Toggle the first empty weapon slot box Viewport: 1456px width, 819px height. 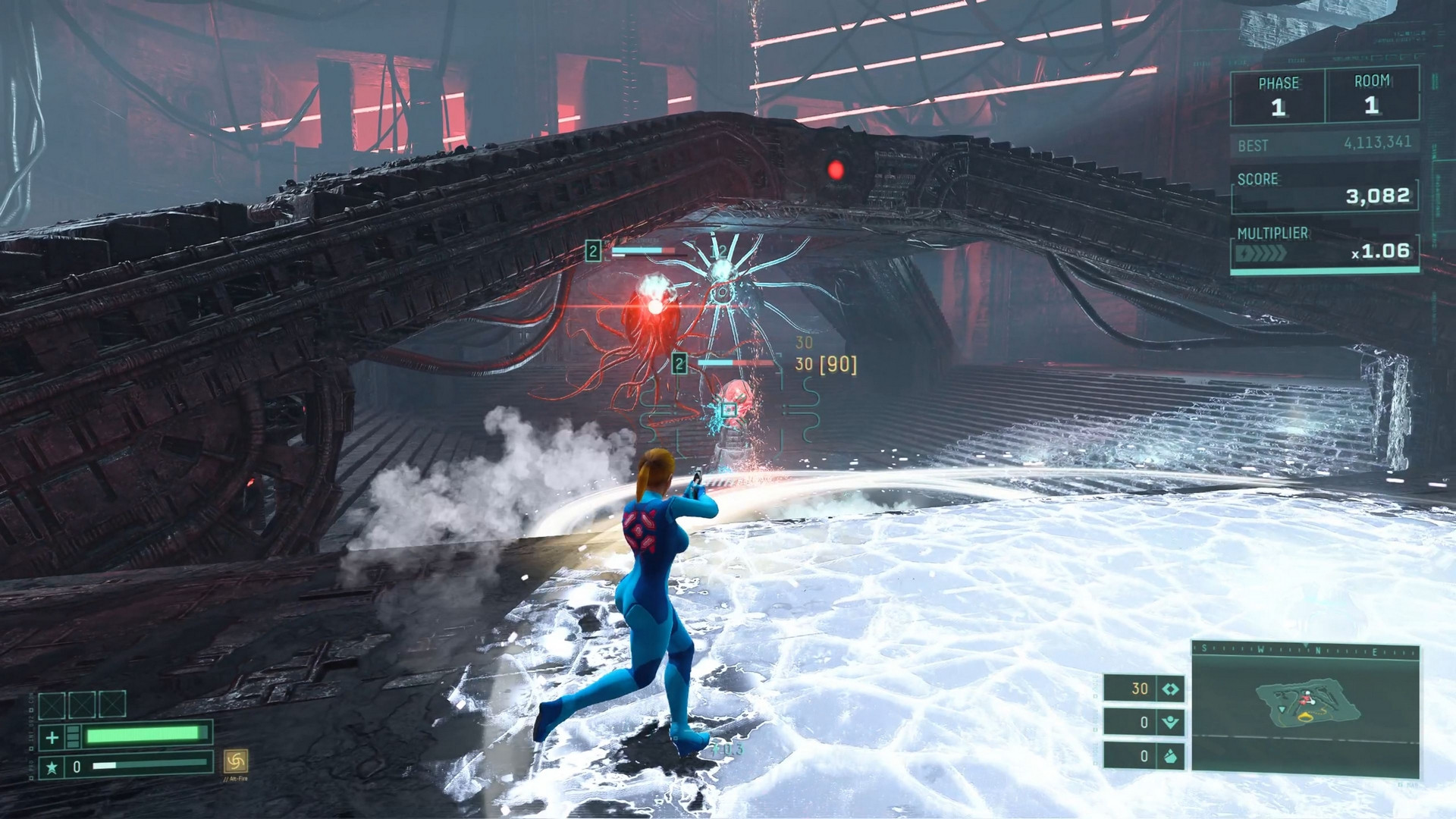pyautogui.click(x=52, y=704)
